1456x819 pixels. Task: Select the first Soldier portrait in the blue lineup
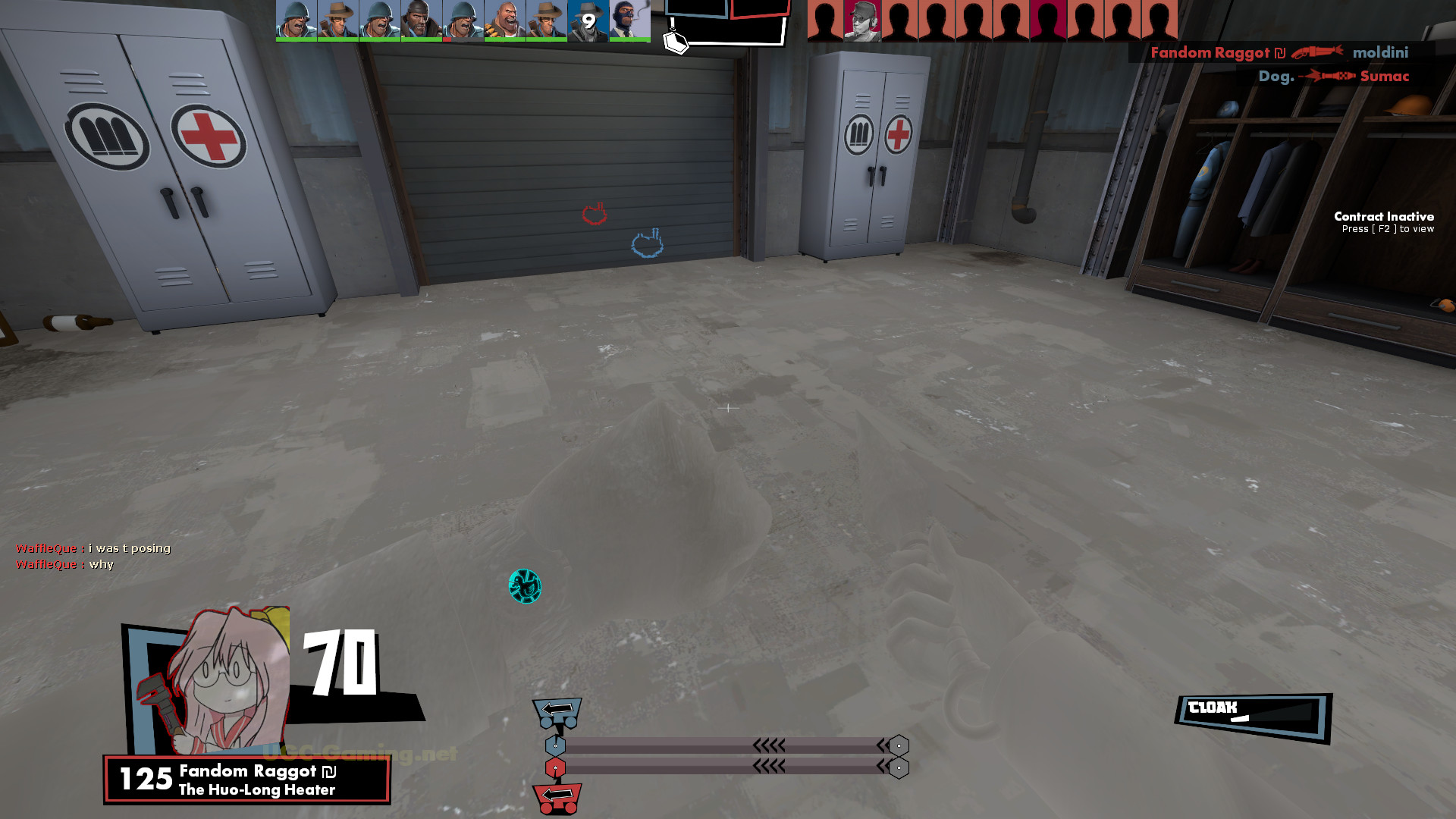click(x=296, y=19)
